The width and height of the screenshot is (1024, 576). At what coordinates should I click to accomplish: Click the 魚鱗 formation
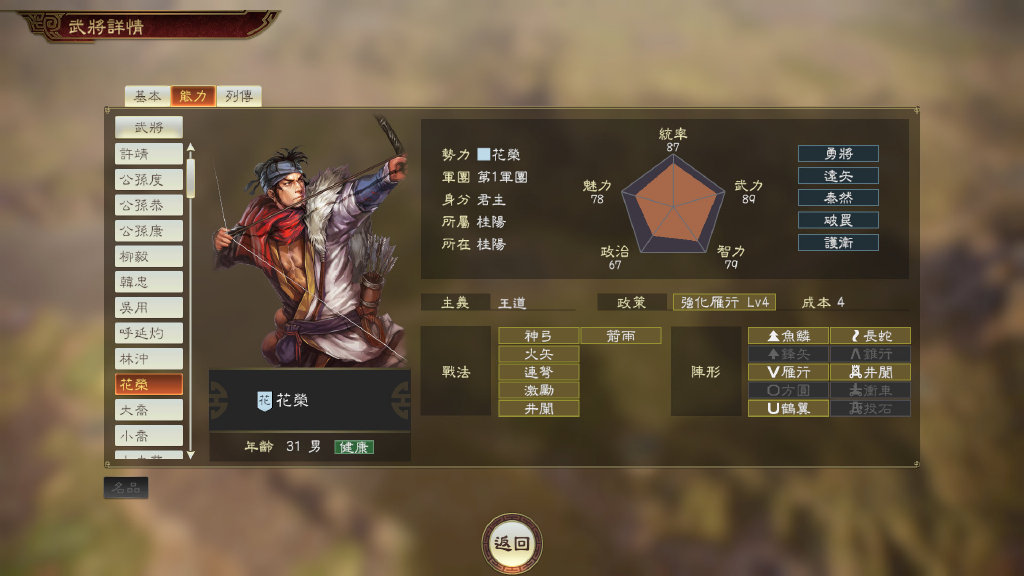click(788, 336)
